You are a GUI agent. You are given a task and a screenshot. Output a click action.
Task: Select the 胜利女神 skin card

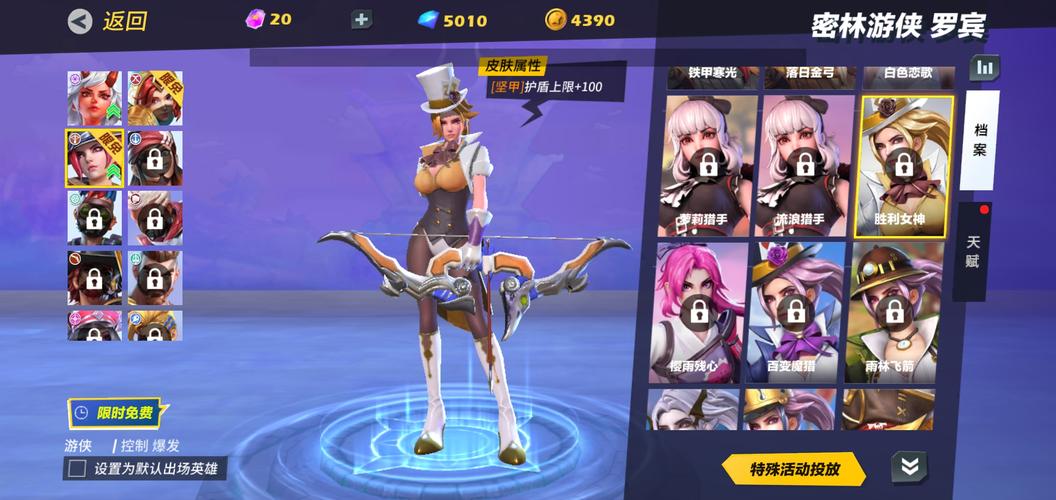pos(904,166)
